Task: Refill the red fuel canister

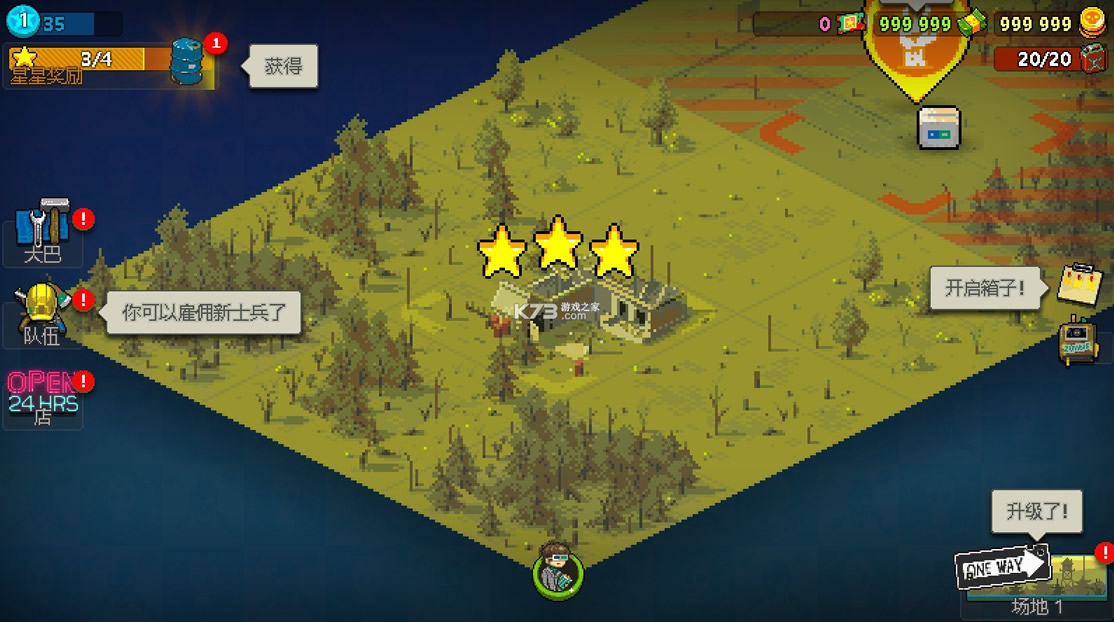Action: pyautogui.click(x=1093, y=59)
